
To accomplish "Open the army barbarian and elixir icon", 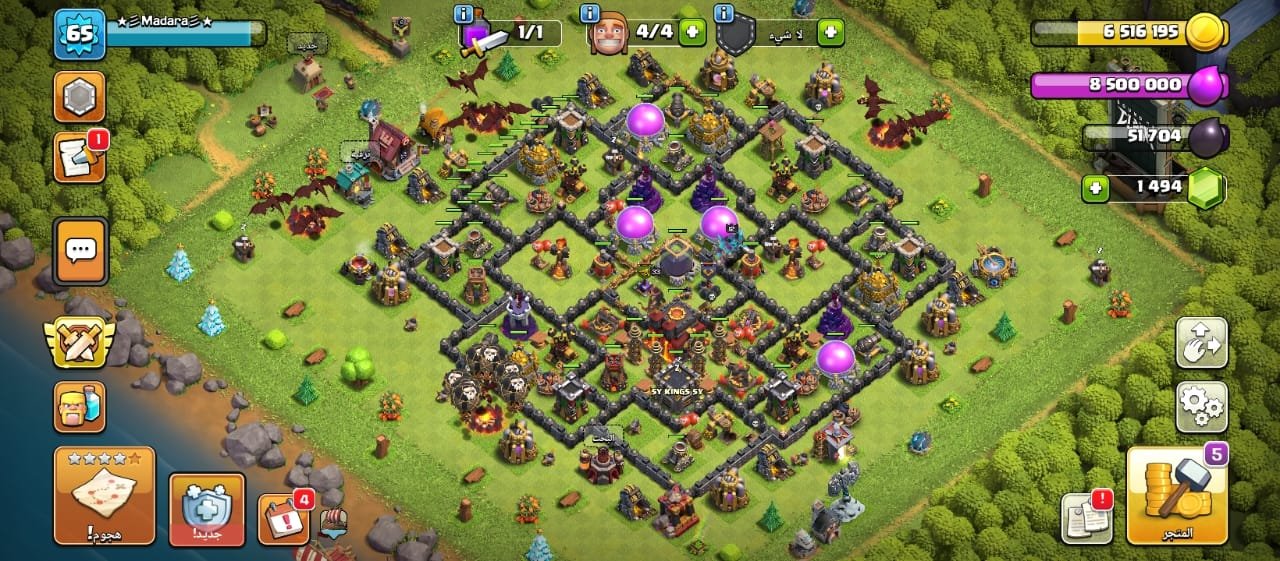I will point(79,406).
